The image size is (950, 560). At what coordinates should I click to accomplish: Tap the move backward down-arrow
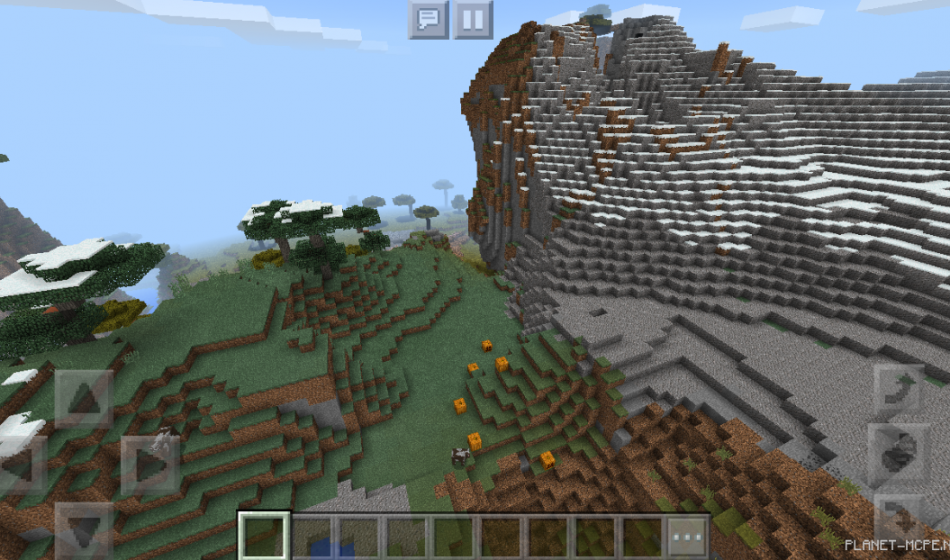click(84, 529)
